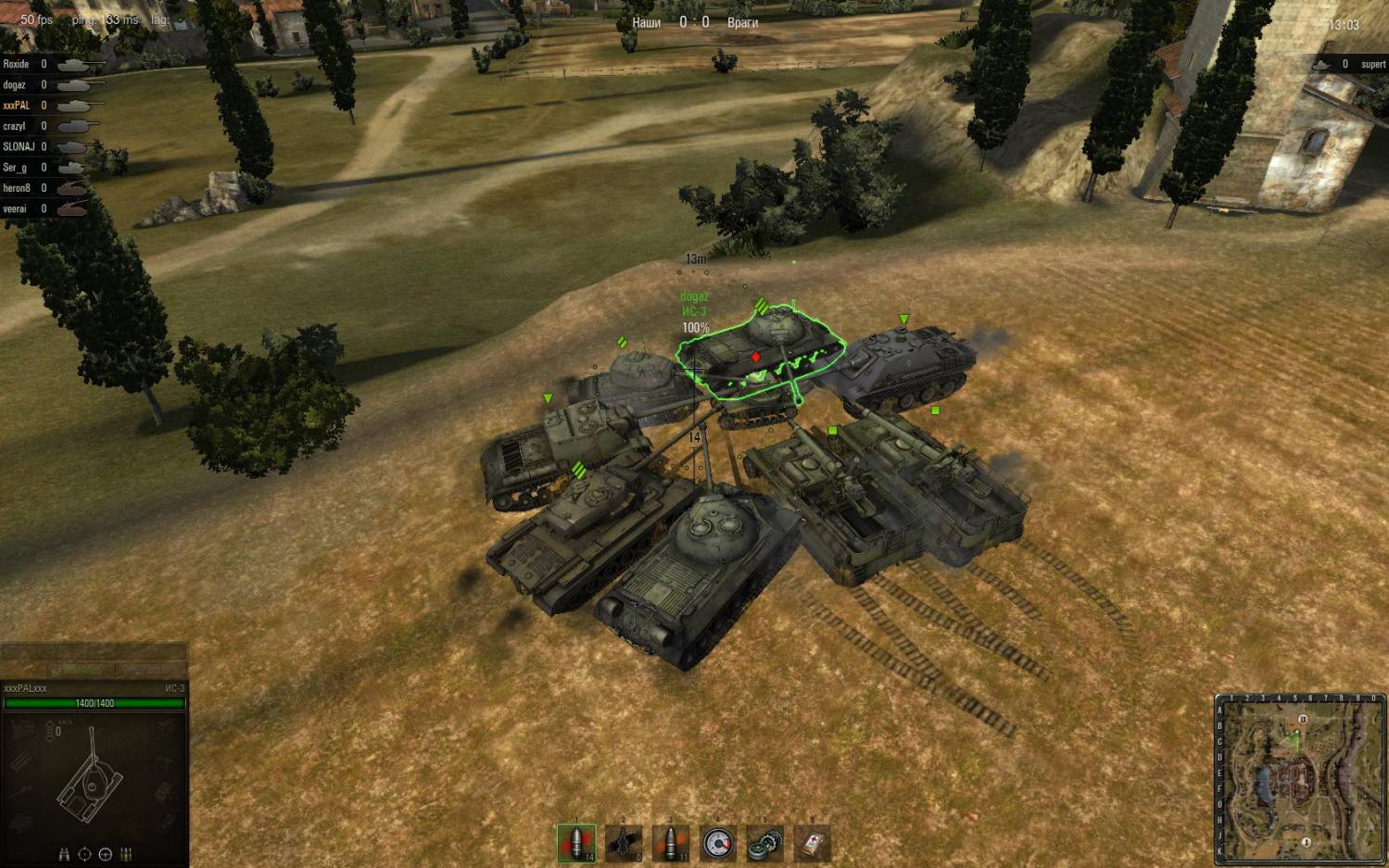Select enemy player supert in the right list

tap(1372, 64)
